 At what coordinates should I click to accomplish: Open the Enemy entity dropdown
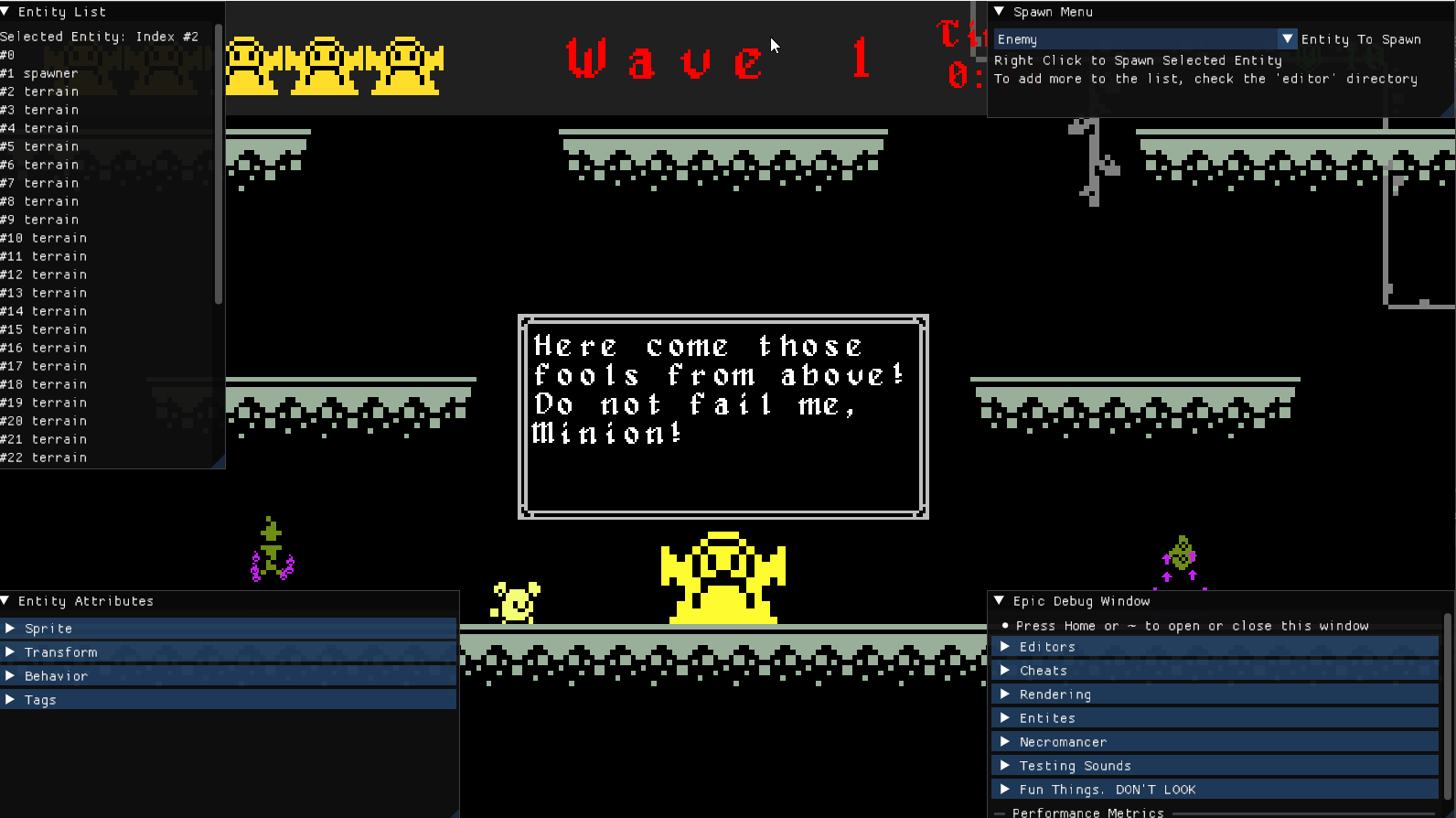pos(1287,39)
